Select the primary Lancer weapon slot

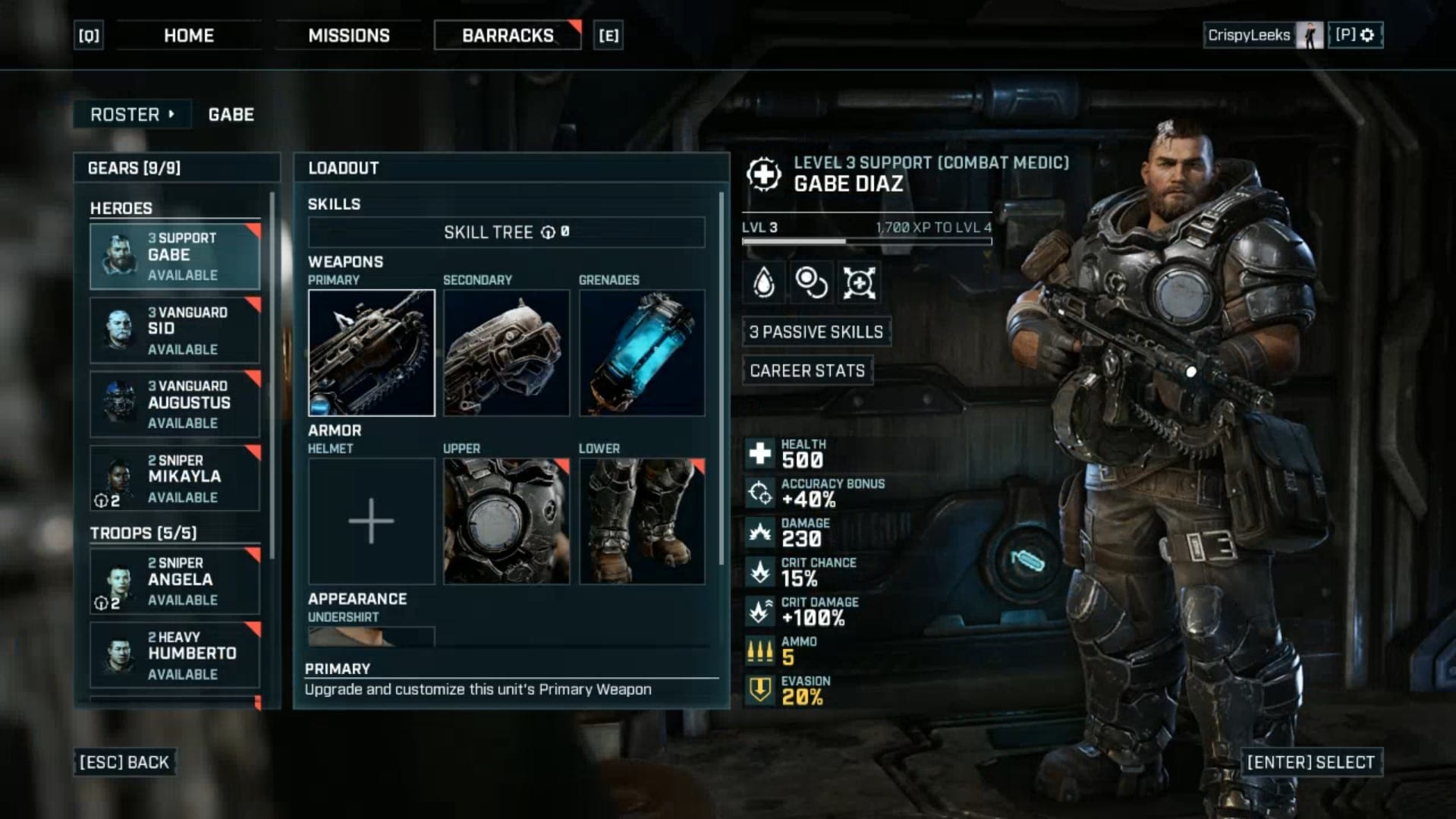(x=371, y=353)
